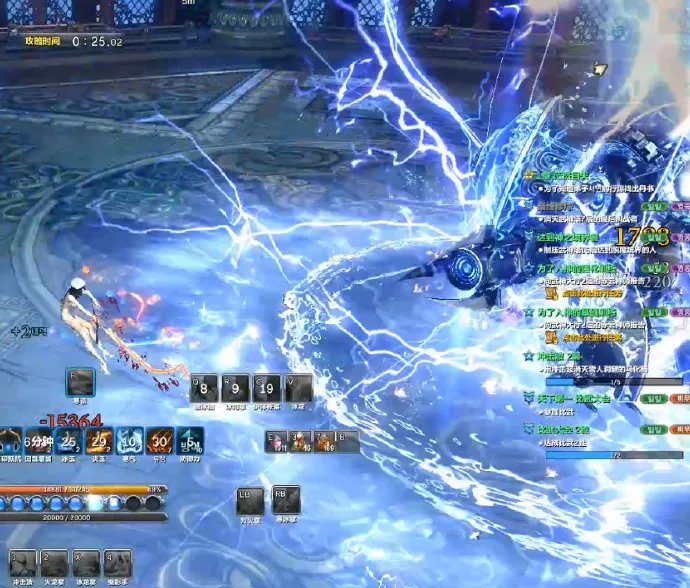This screenshot has height=588, width=690.
Task: Activate the RB 寒冰掌 skill
Action: click(286, 500)
